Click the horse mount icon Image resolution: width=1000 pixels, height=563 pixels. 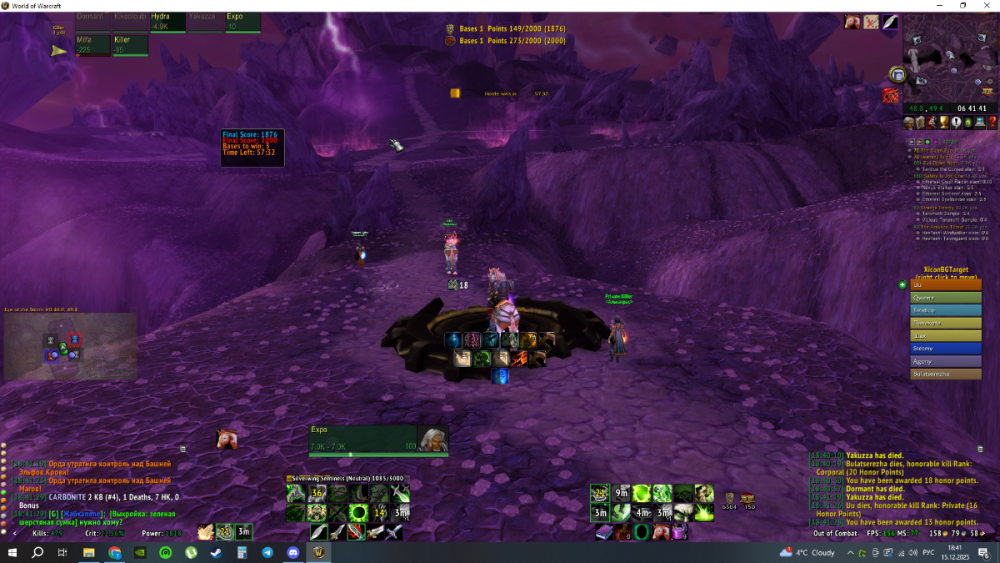pyautogui.click(x=227, y=439)
